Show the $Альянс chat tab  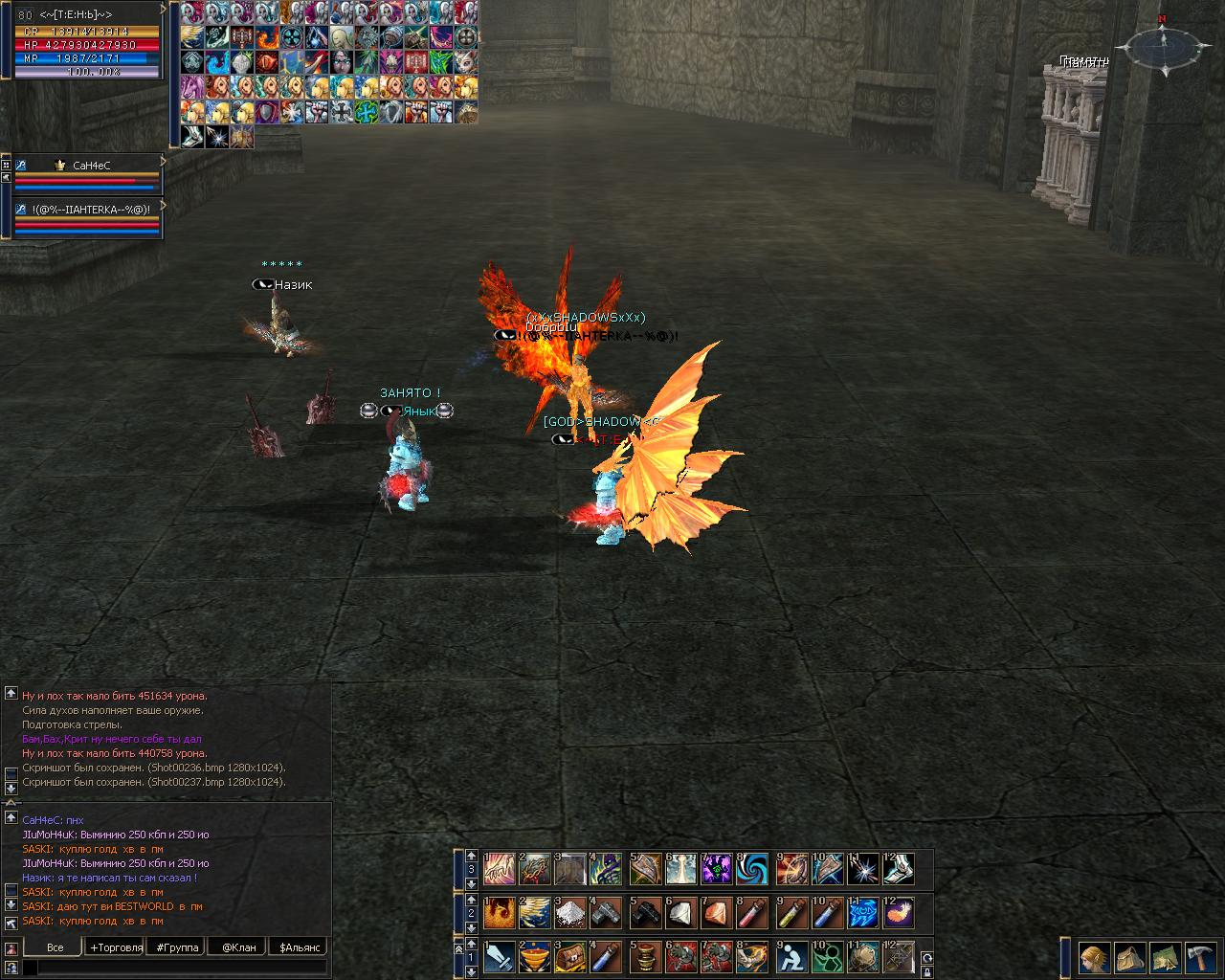coord(299,947)
